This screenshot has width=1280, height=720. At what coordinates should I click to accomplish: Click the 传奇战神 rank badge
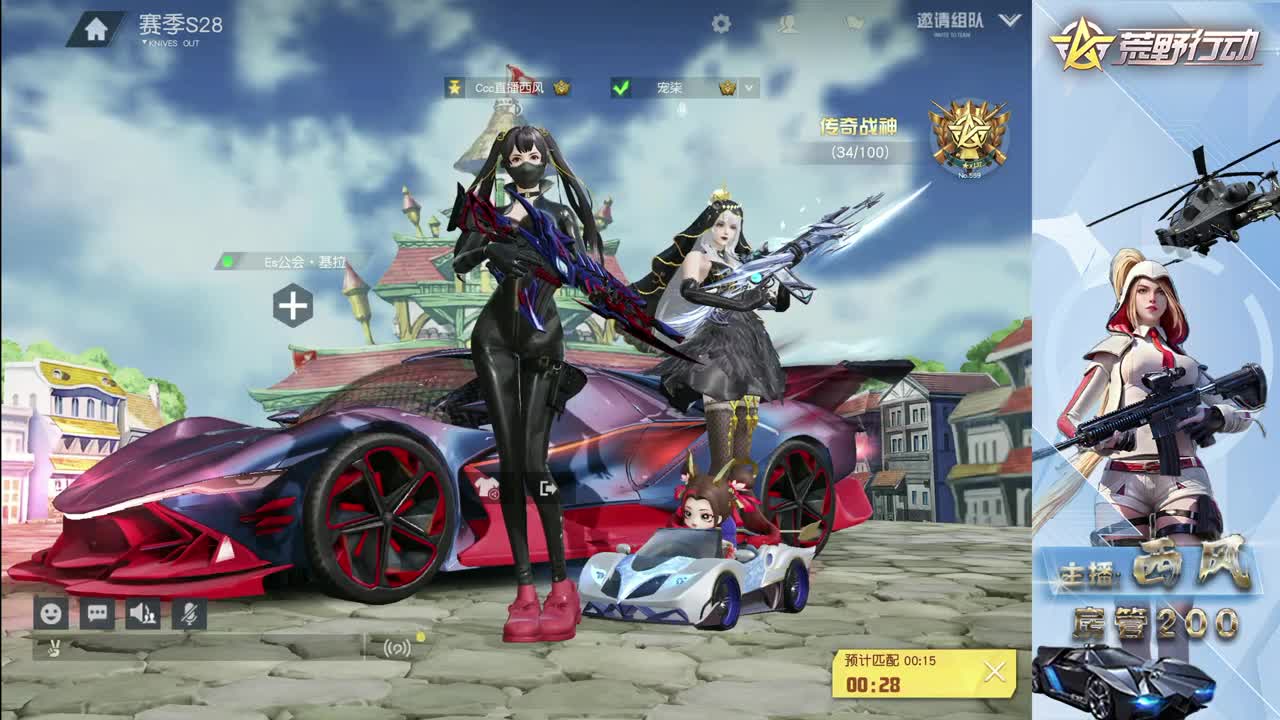coord(966,135)
